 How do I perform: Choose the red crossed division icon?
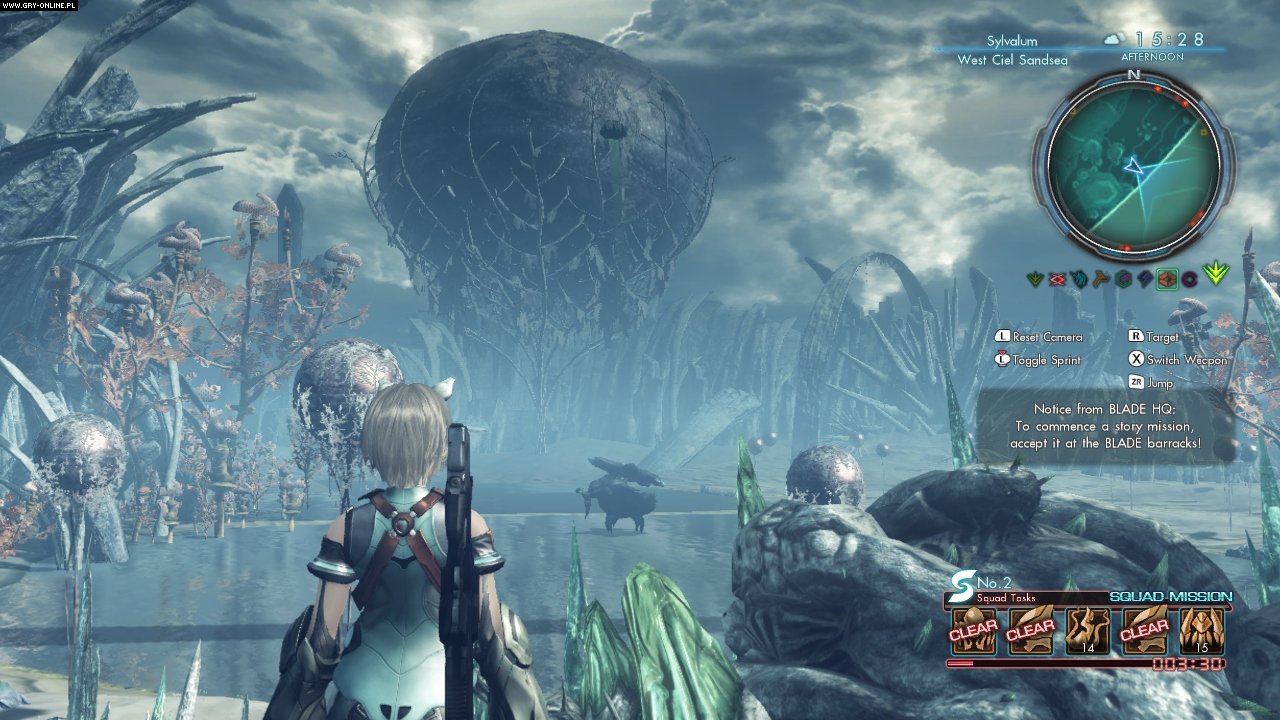[x=1056, y=280]
